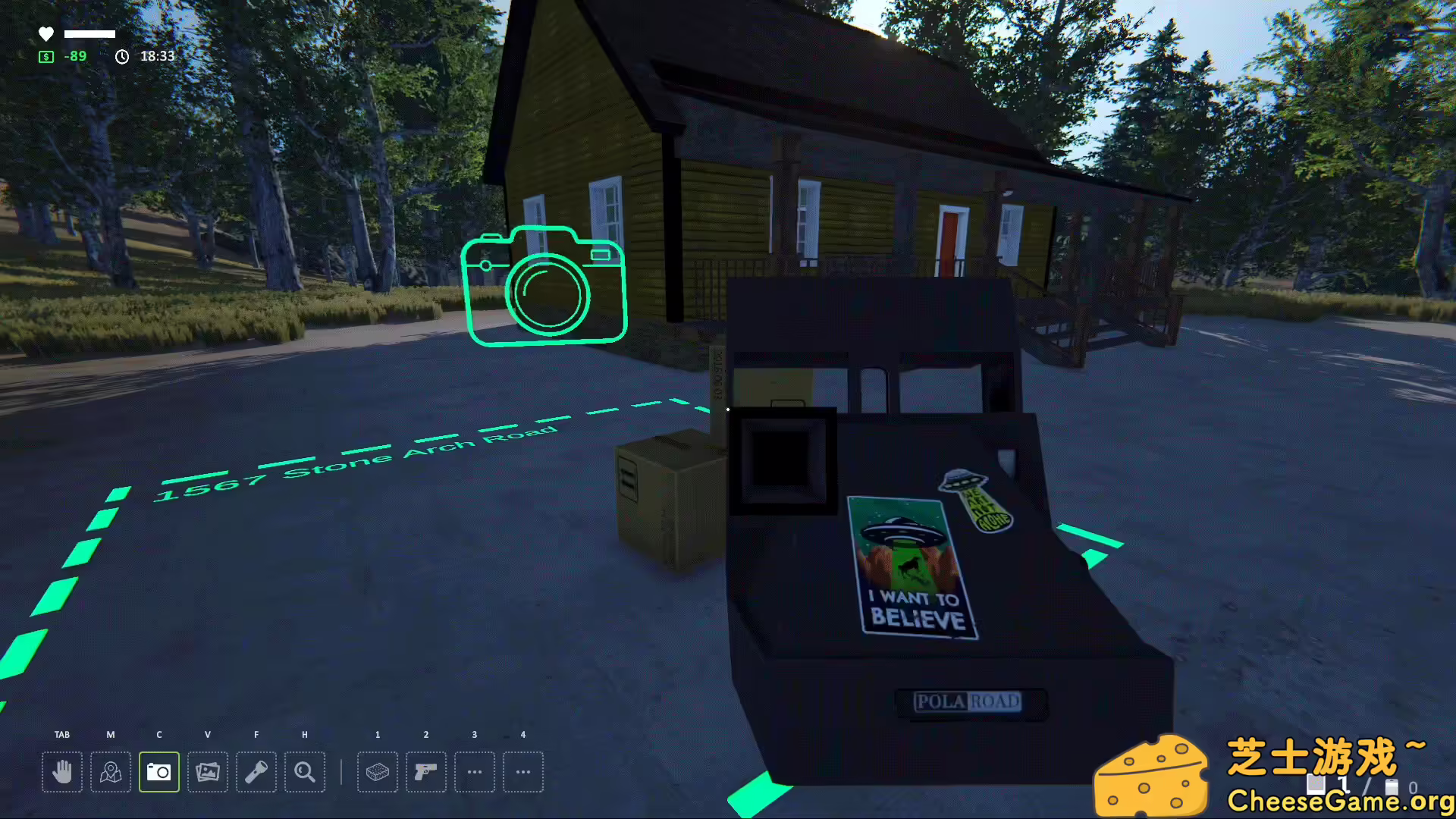Toggle the magnifier inspect mode
This screenshot has height=819, width=1456.
(x=305, y=771)
